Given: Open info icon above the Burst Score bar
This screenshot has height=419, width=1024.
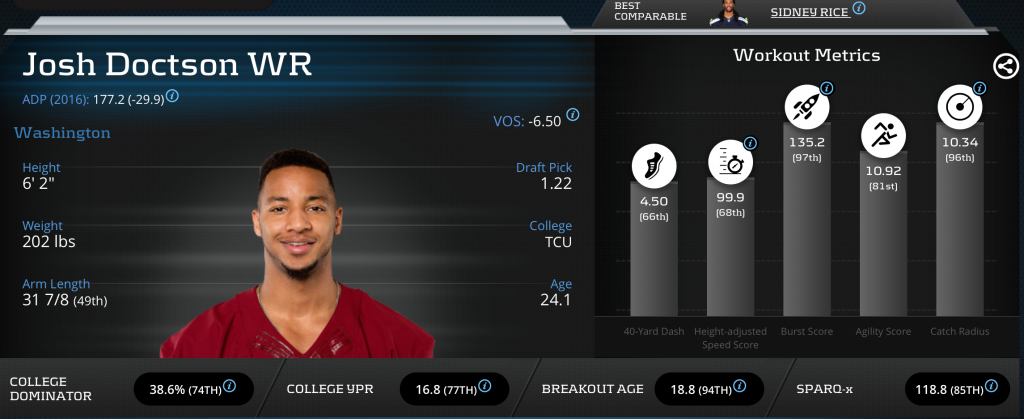Looking at the screenshot, I should pyautogui.click(x=827, y=88).
